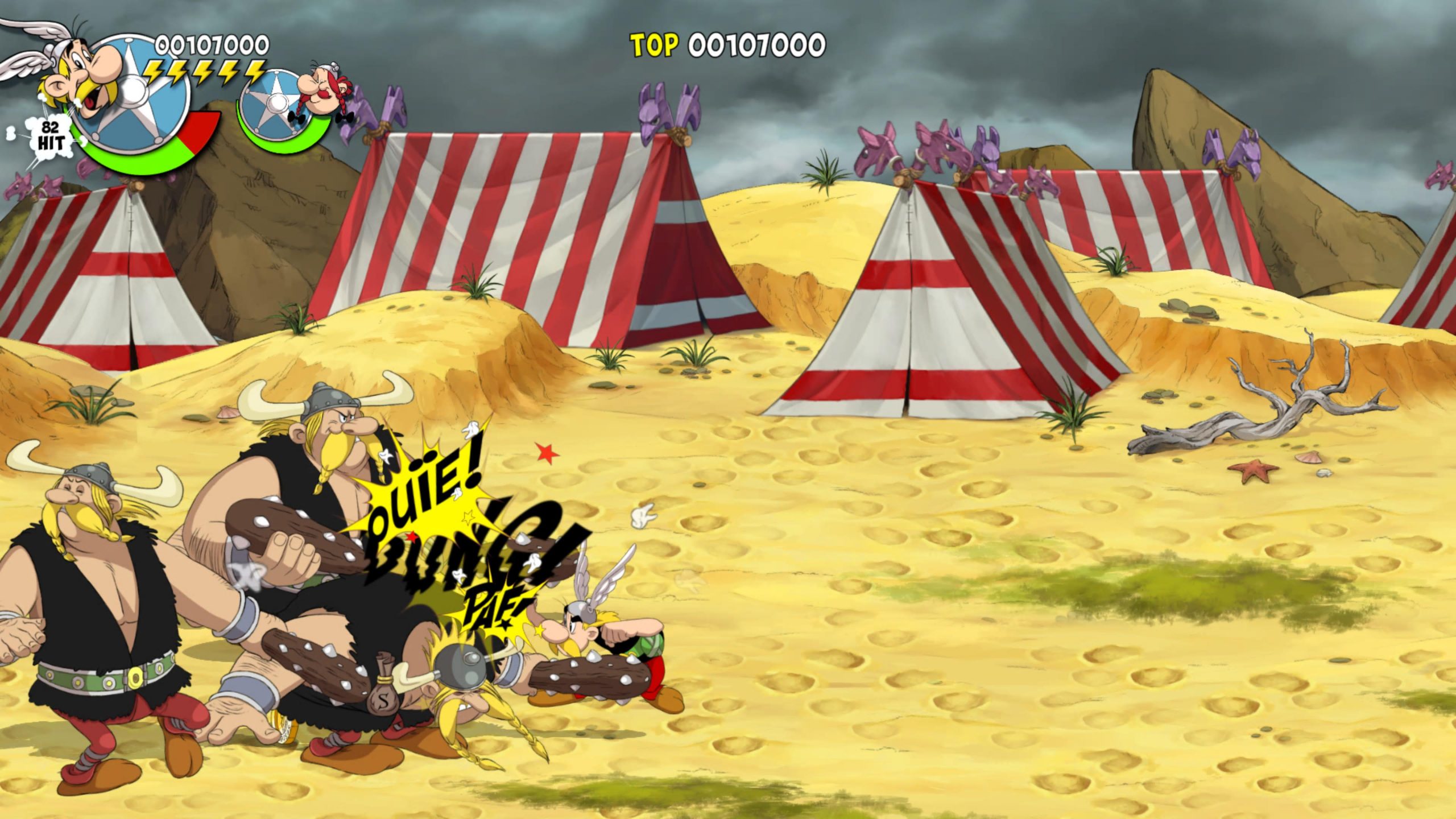
Task: Select a lightning bolt power icon near Asterix's shield
Action: pos(171,71)
